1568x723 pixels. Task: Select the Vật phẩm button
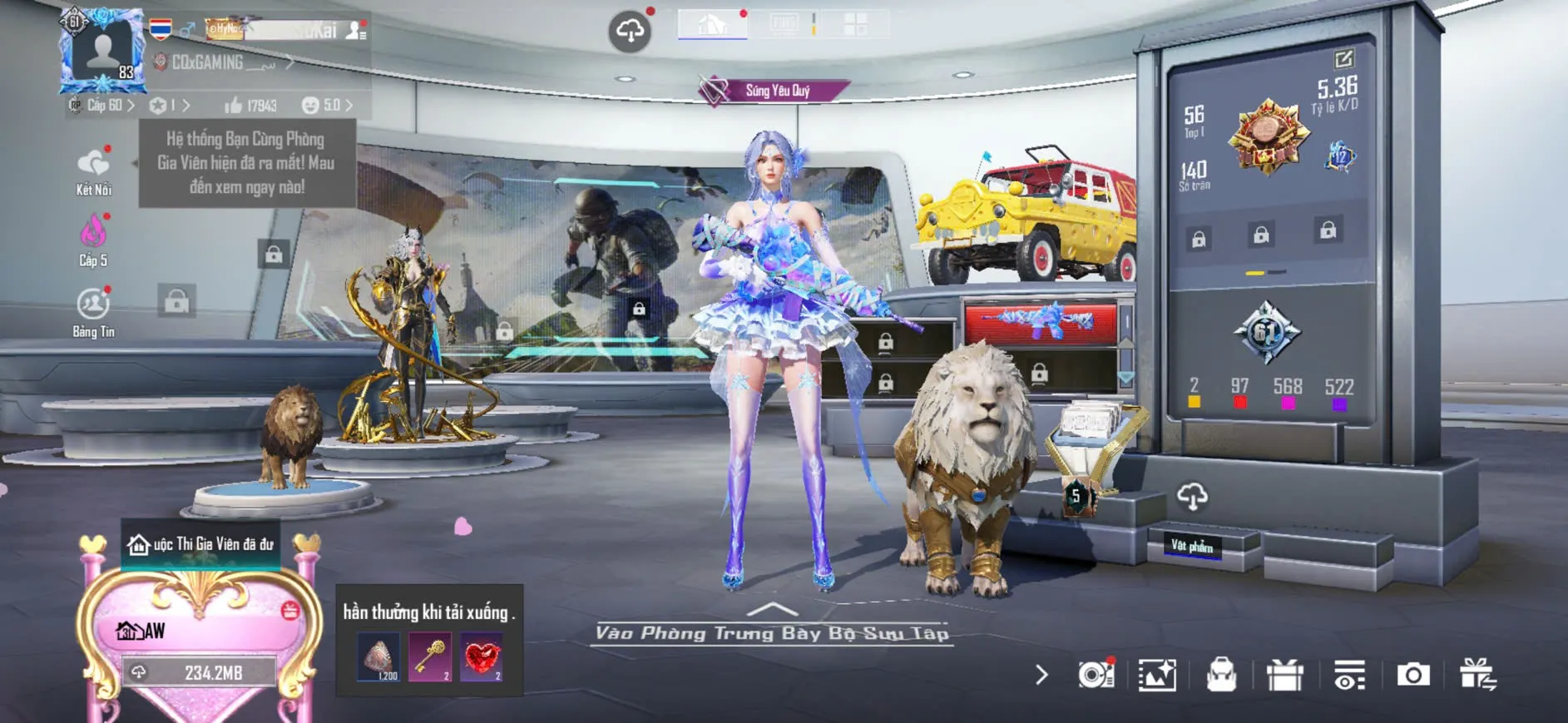pyautogui.click(x=1191, y=546)
